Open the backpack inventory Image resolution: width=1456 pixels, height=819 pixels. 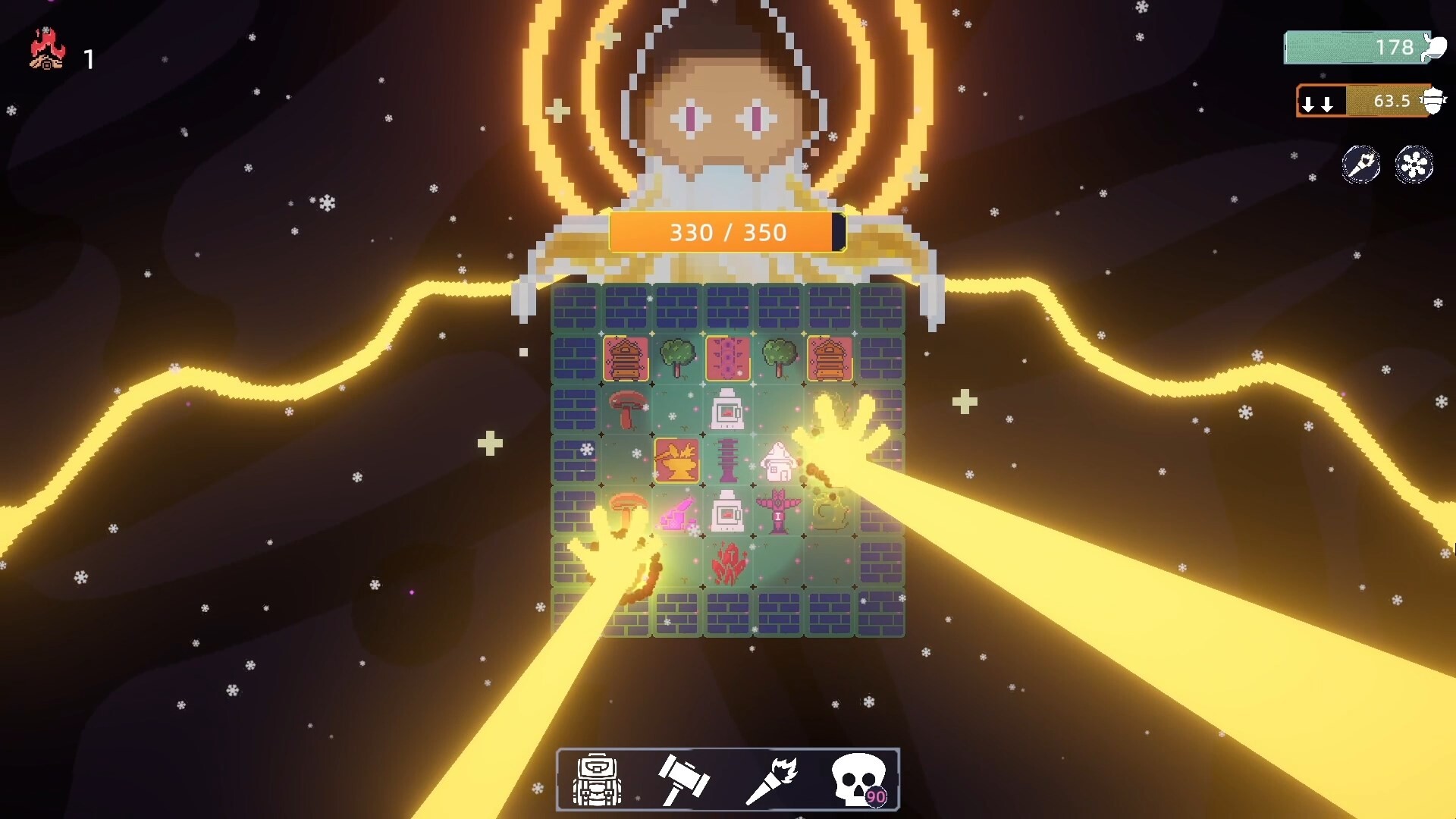coord(595,777)
